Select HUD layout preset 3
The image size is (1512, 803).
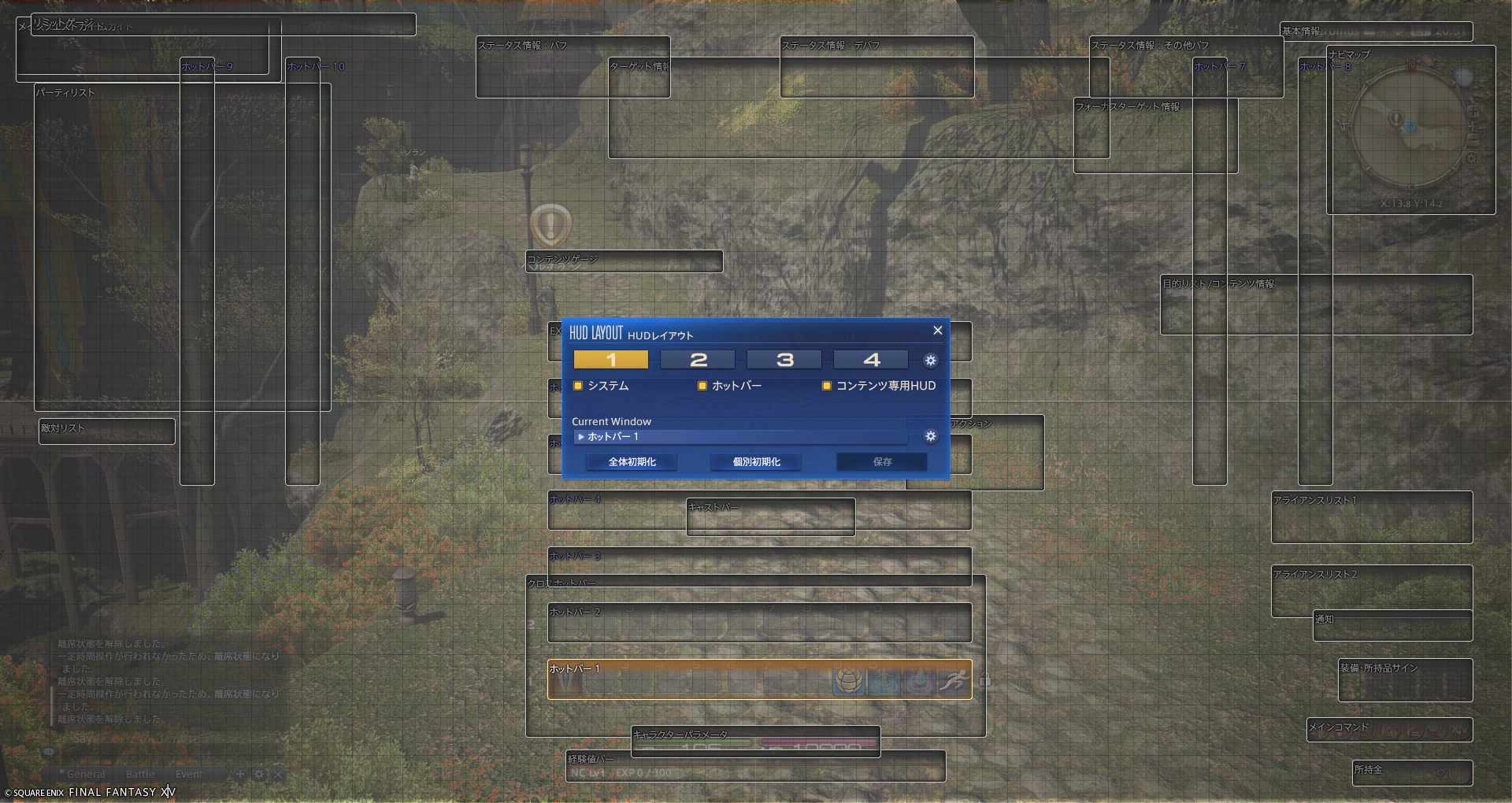tap(784, 360)
